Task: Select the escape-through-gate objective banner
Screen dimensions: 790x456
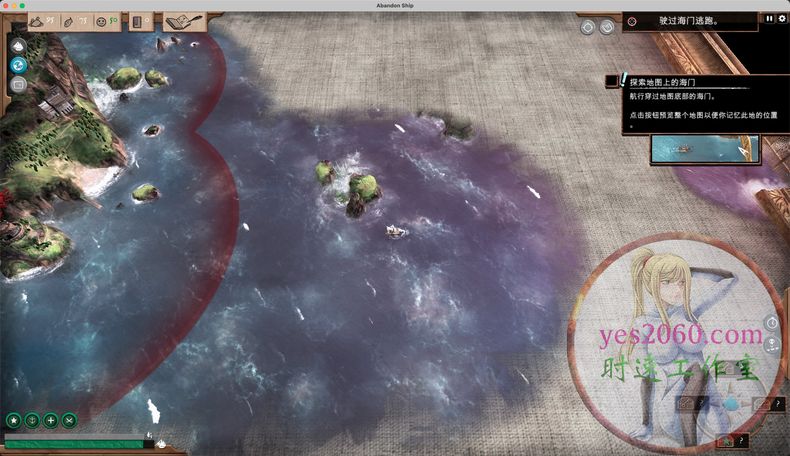Action: [x=690, y=20]
